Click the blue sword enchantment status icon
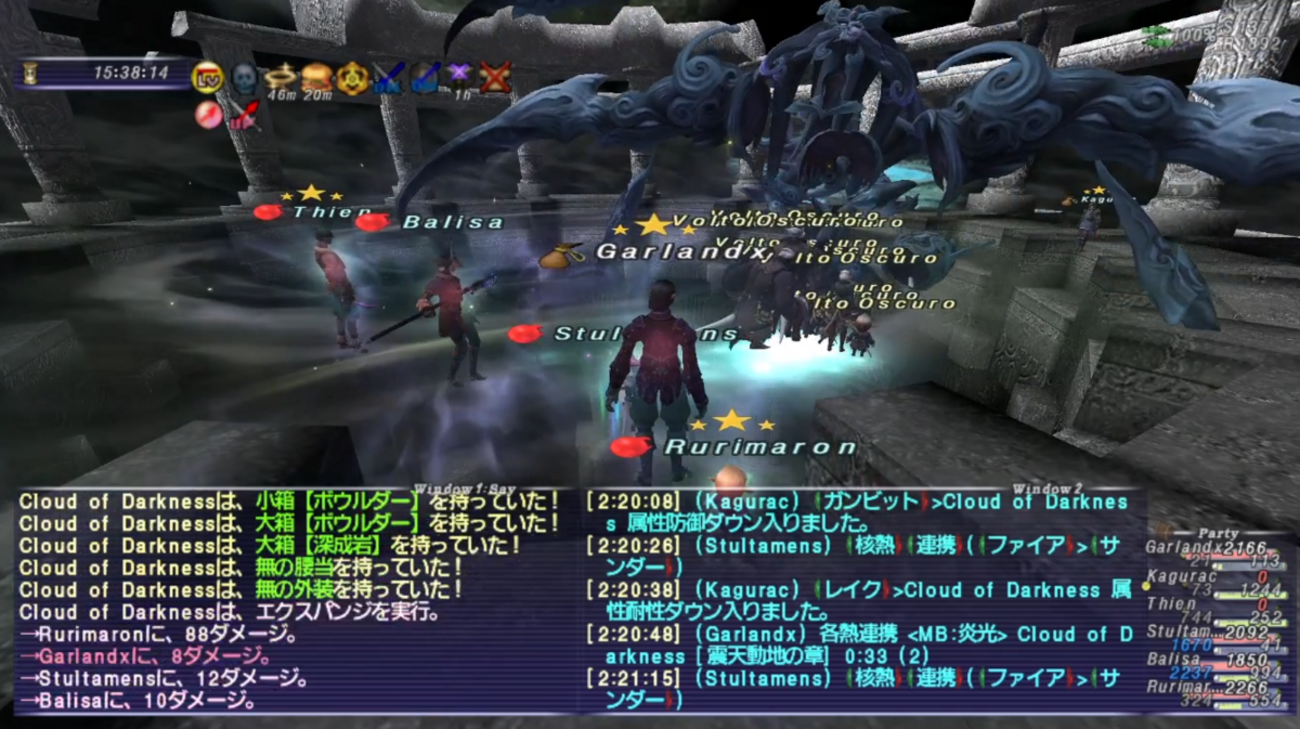 tap(386, 78)
